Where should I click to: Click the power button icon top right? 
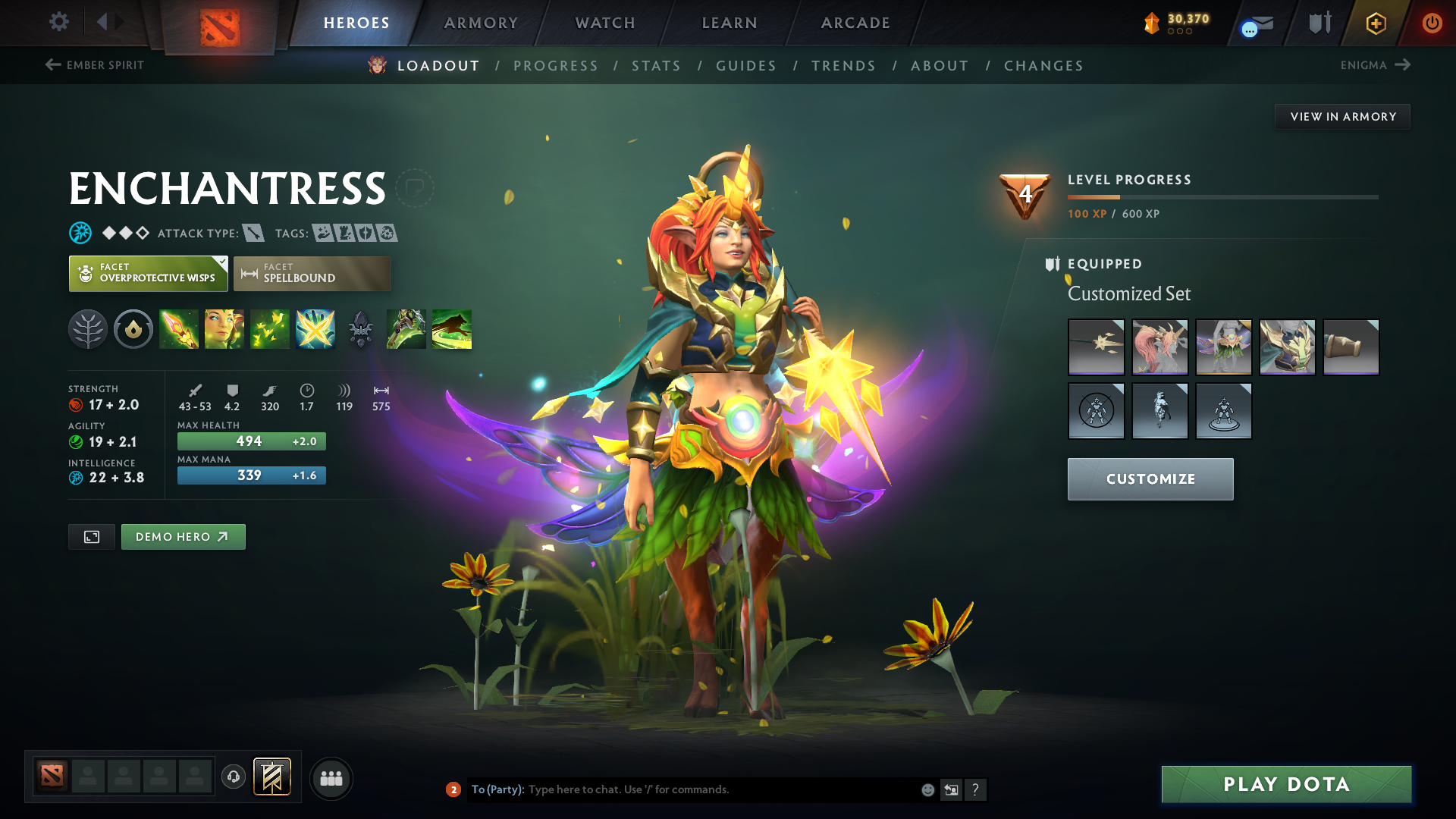click(x=1432, y=23)
